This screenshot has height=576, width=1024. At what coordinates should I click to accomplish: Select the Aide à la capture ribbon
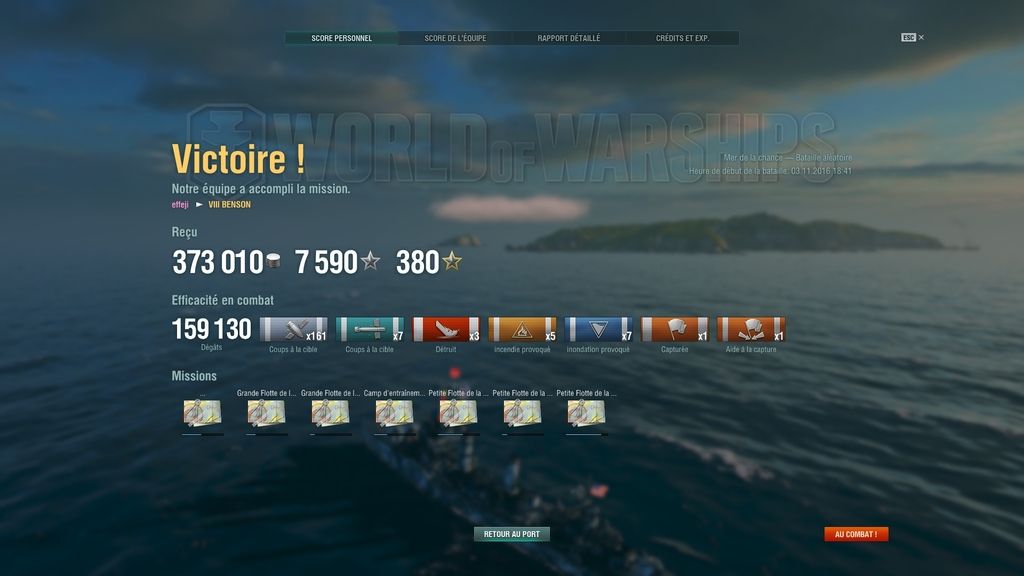[x=751, y=330]
